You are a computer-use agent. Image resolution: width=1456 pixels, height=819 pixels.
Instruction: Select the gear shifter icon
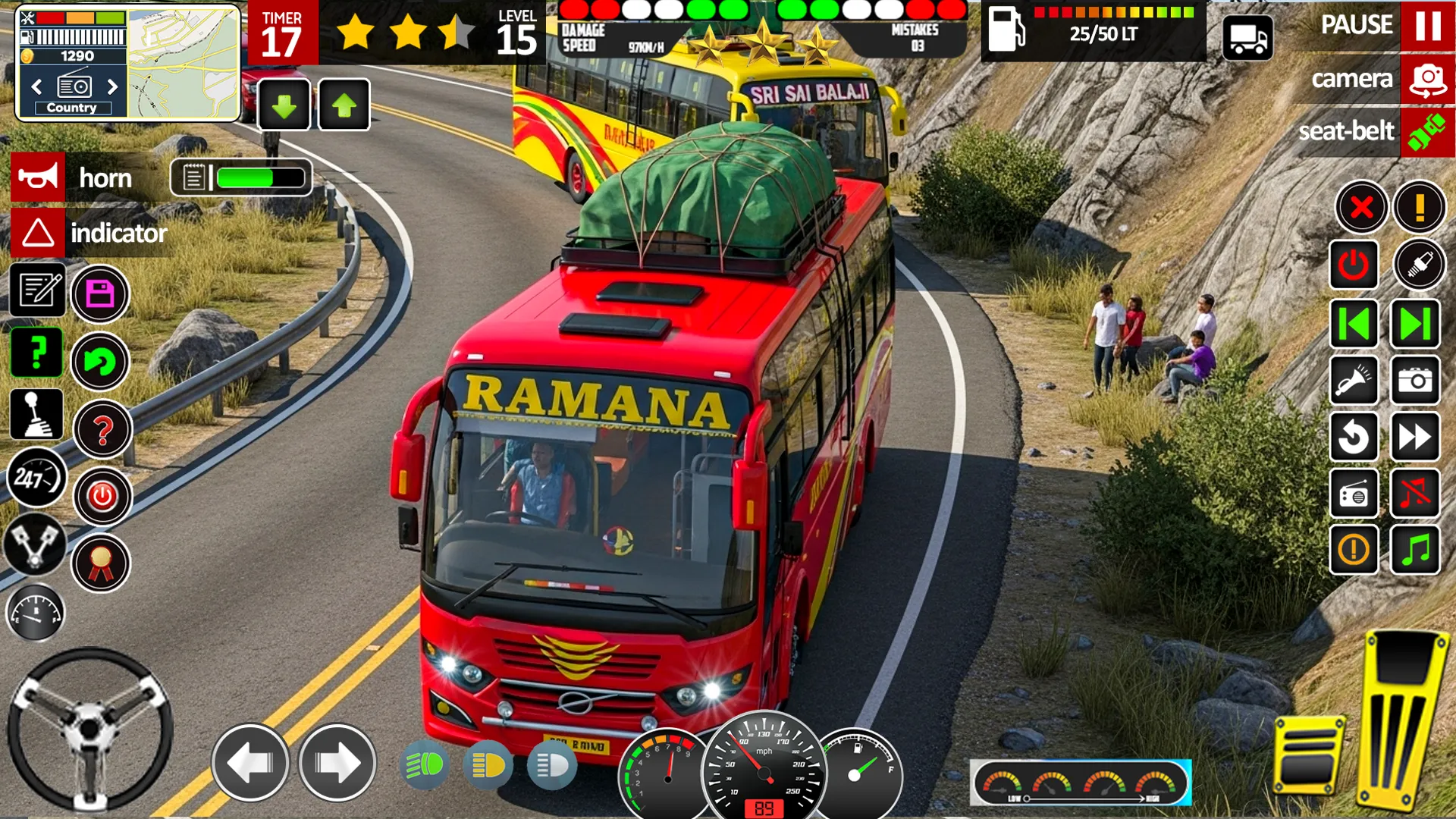pyautogui.click(x=36, y=413)
